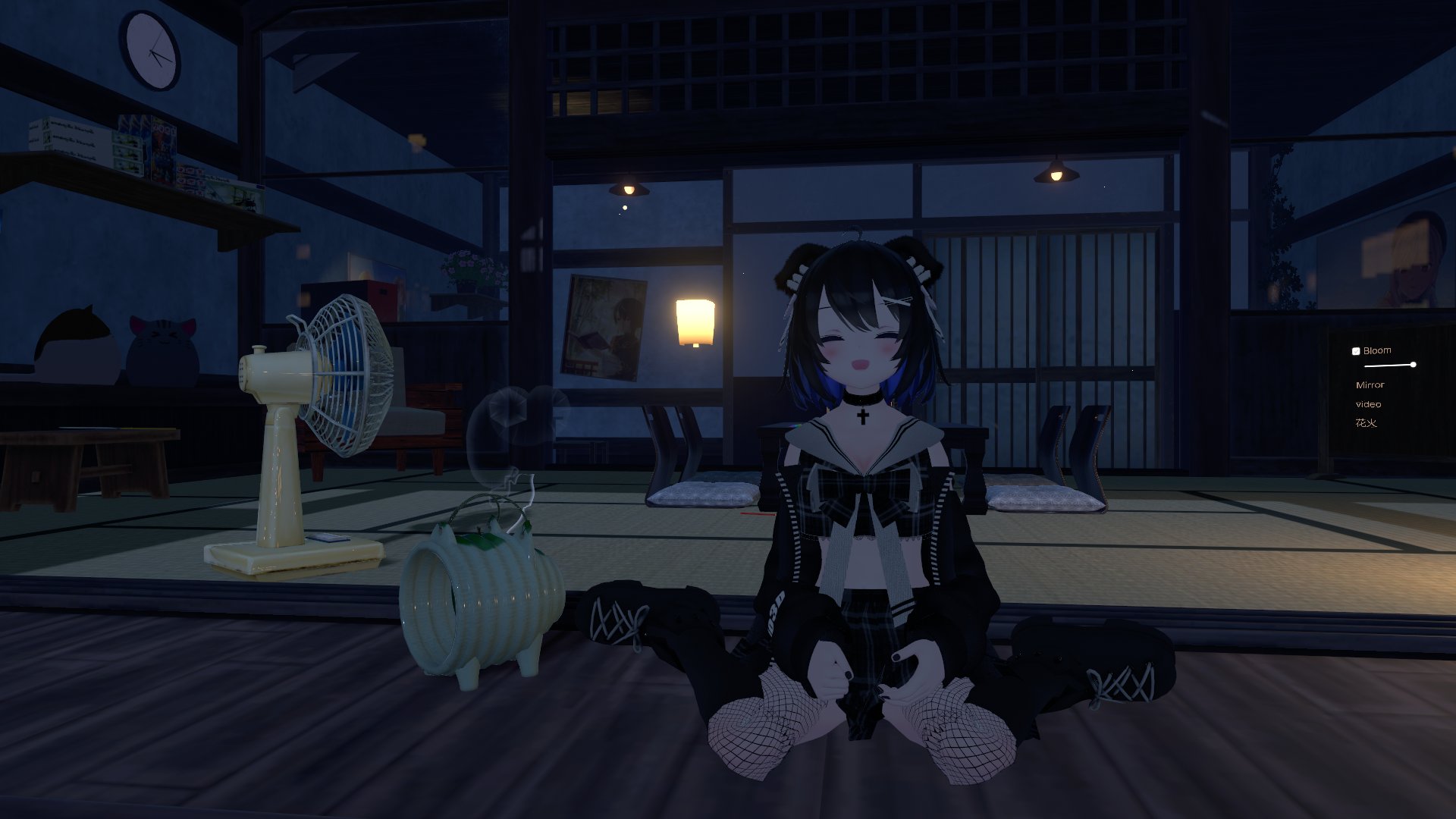Click the anime poster on the wall
Screen dimensions: 1456x819
pos(603,326)
